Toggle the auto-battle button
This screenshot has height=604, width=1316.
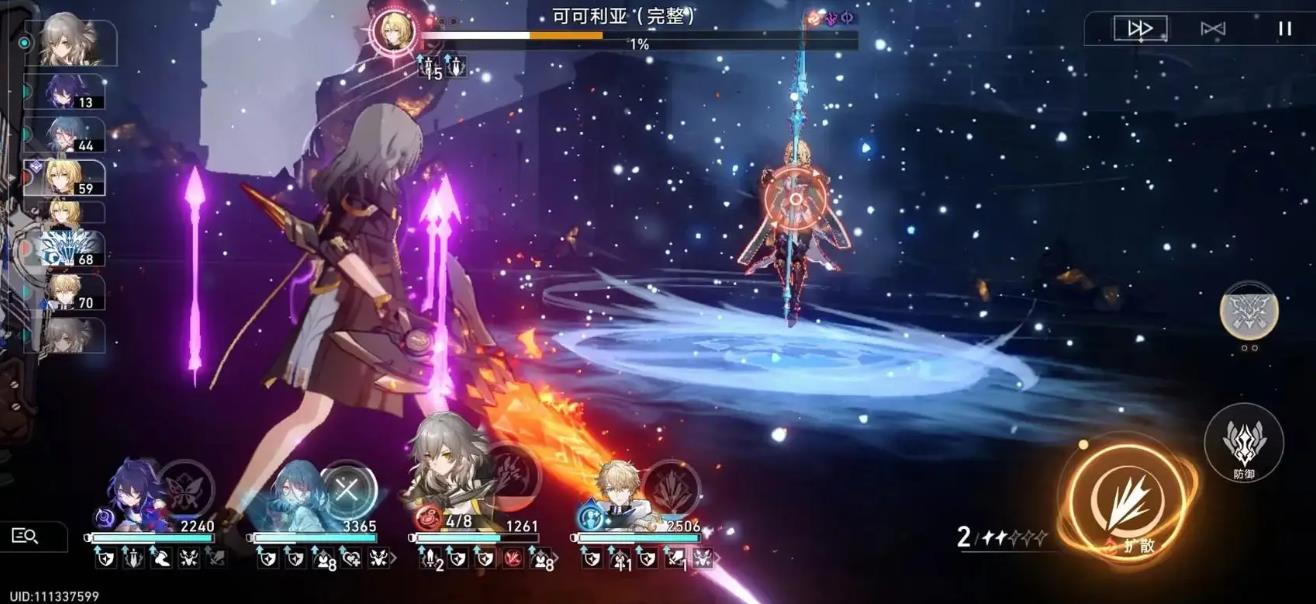(1212, 29)
